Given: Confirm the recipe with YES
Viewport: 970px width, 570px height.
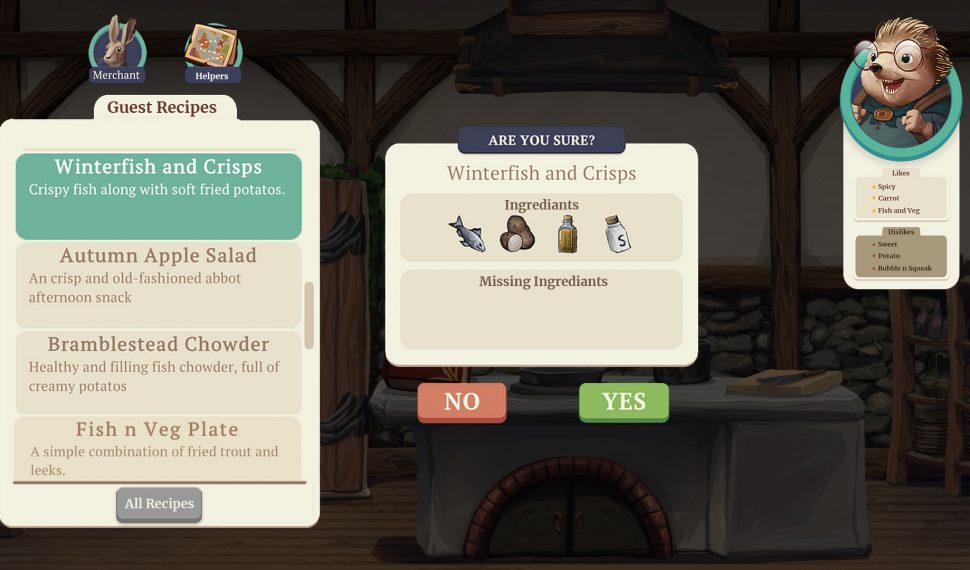Looking at the screenshot, I should [x=623, y=402].
